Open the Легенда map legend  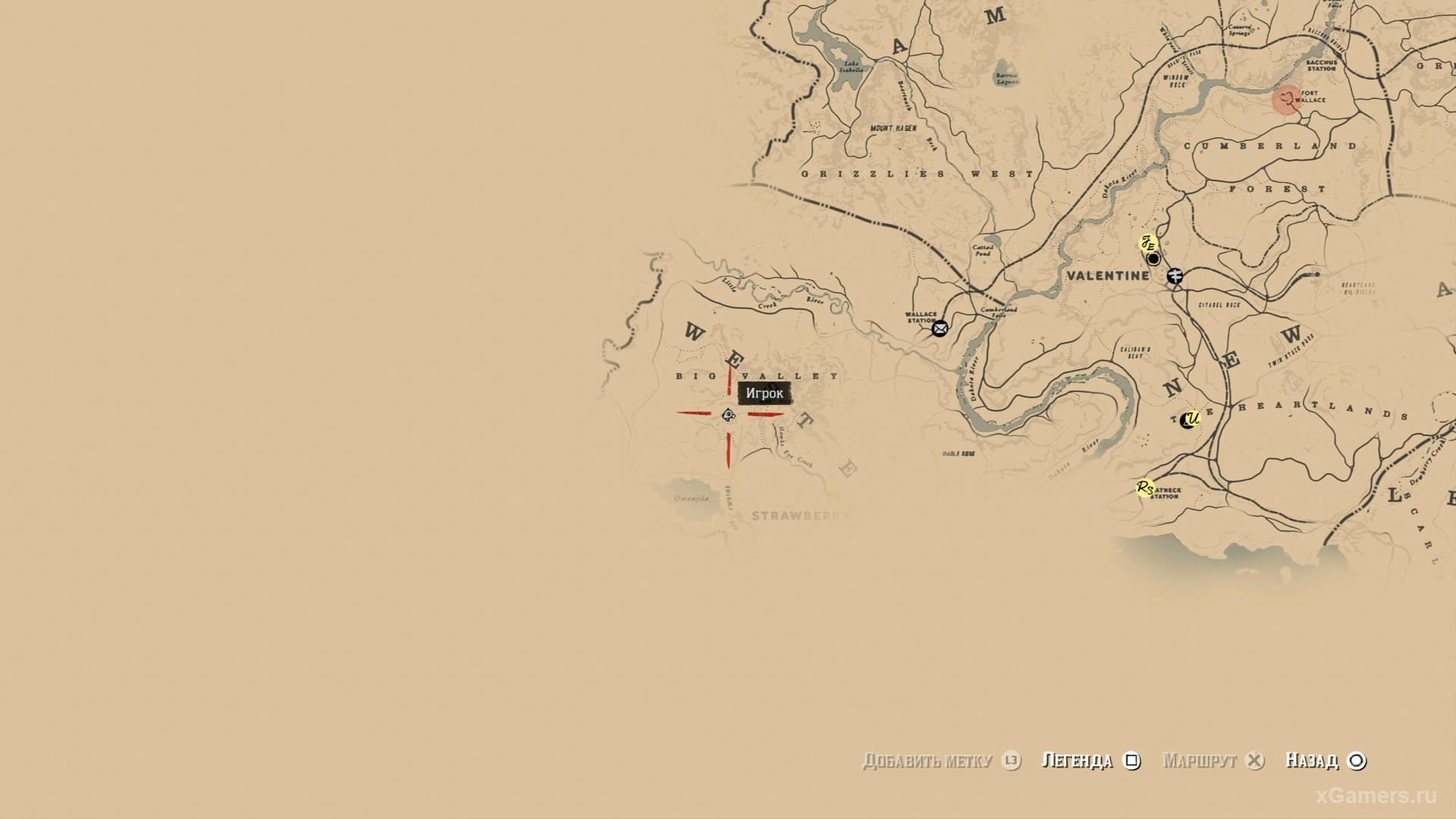pyautogui.click(x=1090, y=761)
